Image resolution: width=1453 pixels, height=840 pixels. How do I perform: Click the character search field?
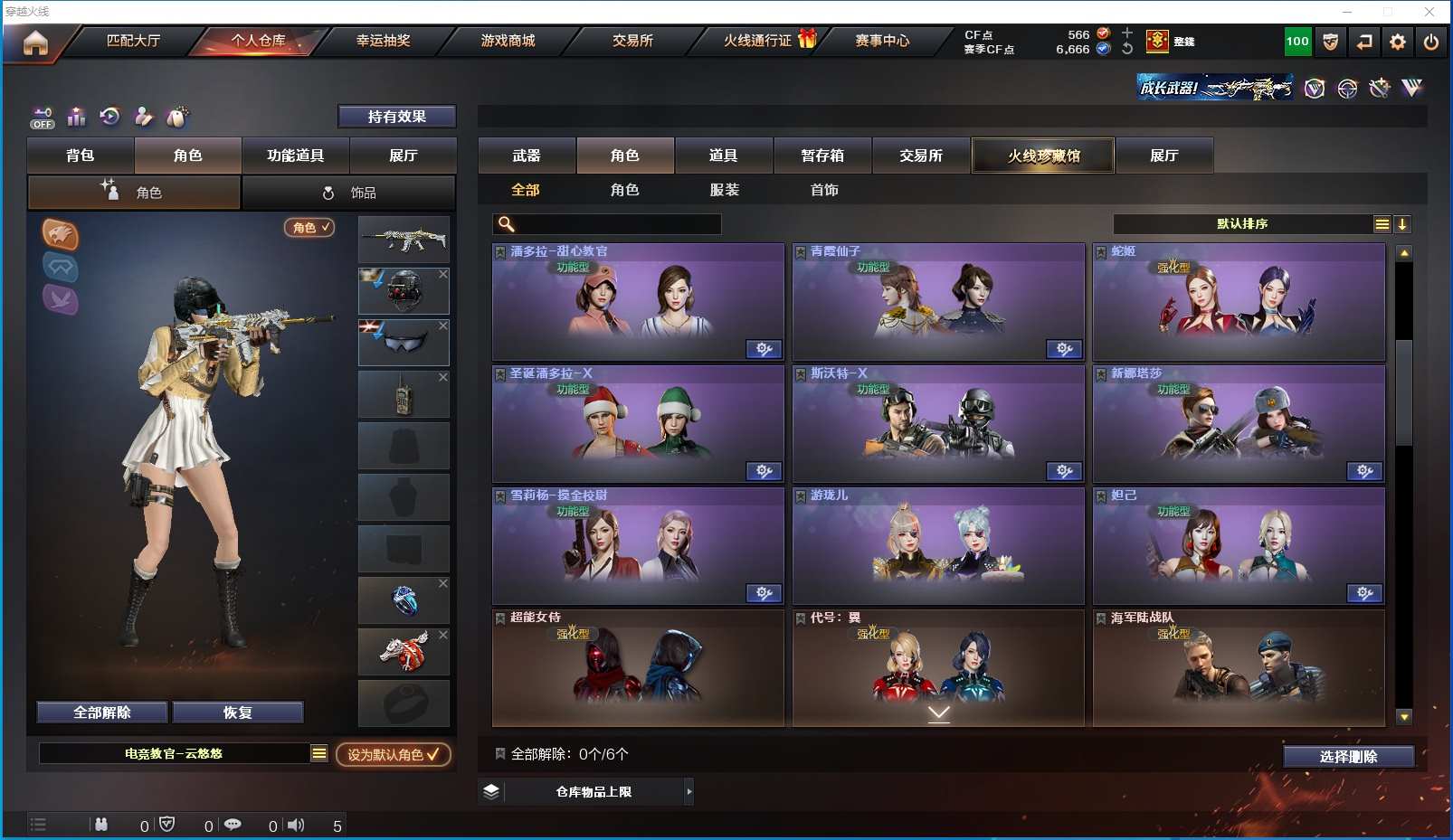pyautogui.click(x=615, y=224)
